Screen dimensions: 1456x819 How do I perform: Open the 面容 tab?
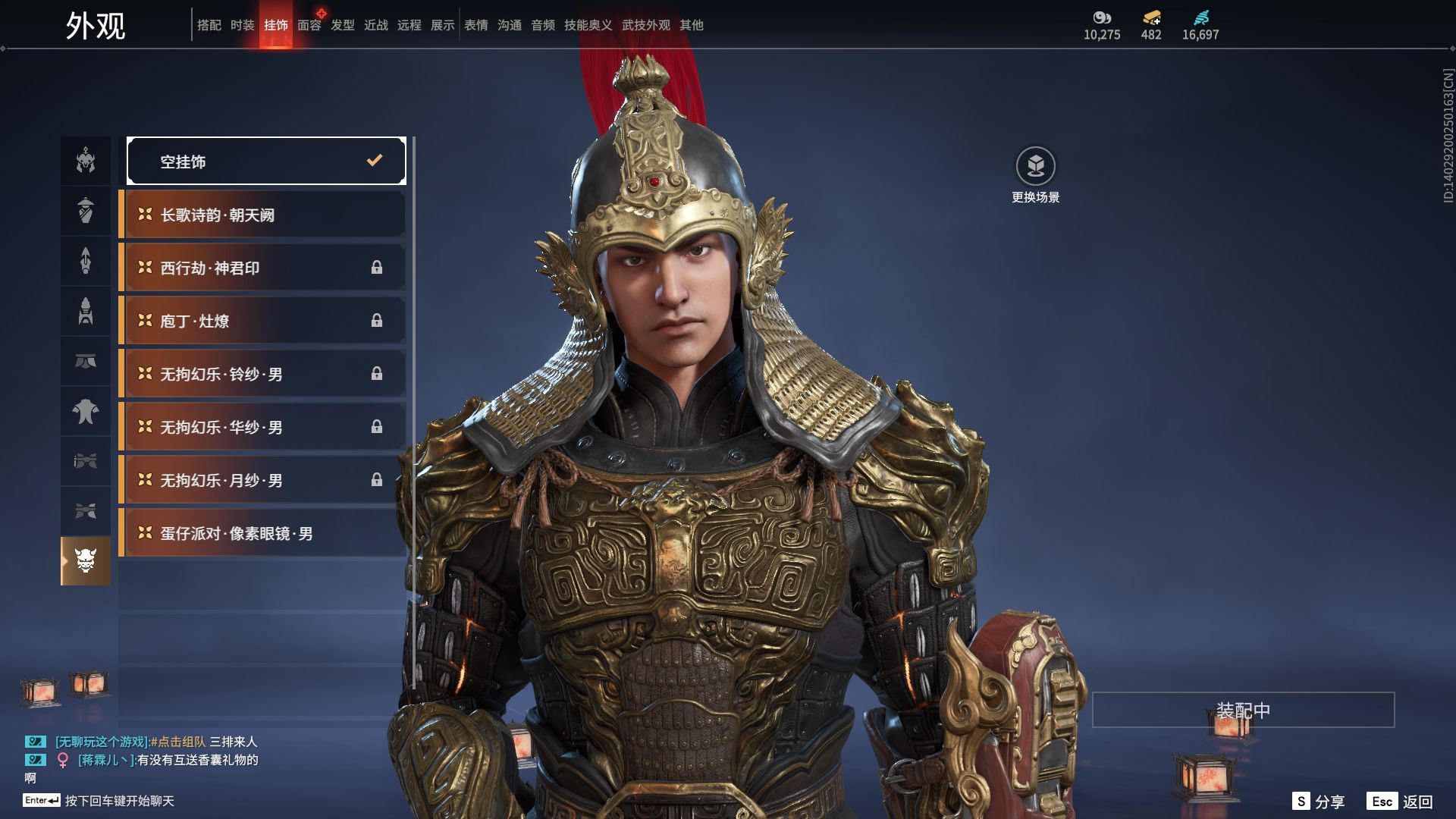[x=309, y=25]
